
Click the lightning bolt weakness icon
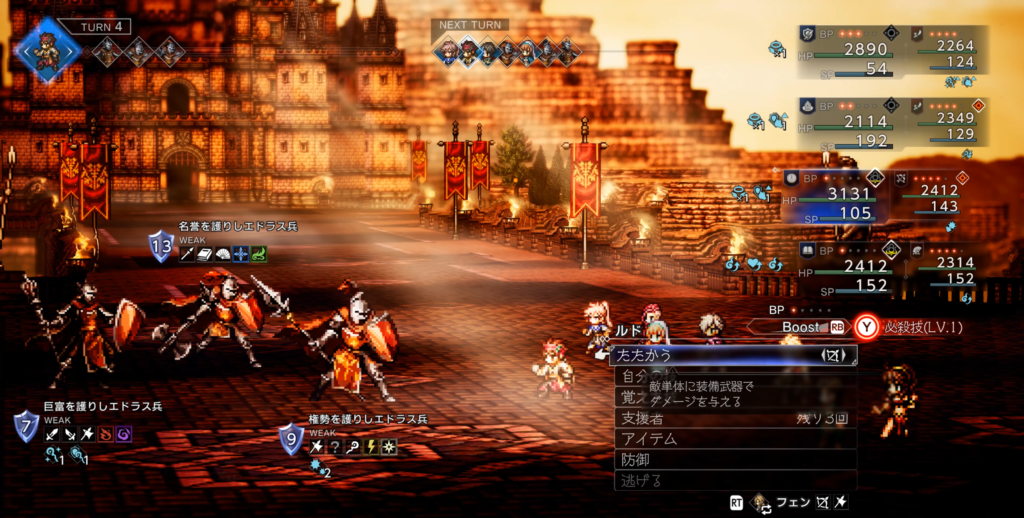pyautogui.click(x=371, y=447)
